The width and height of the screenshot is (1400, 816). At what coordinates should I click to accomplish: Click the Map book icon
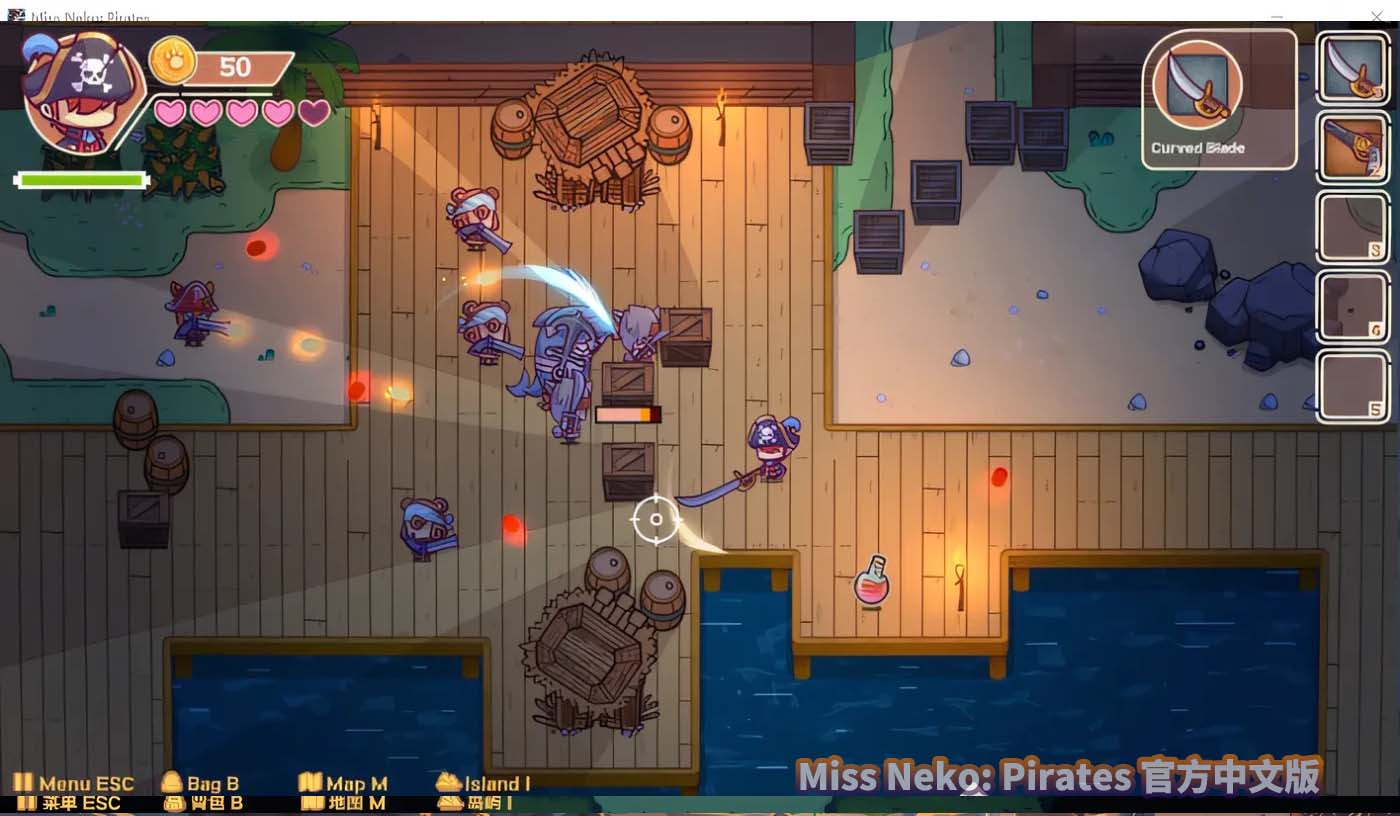[313, 783]
